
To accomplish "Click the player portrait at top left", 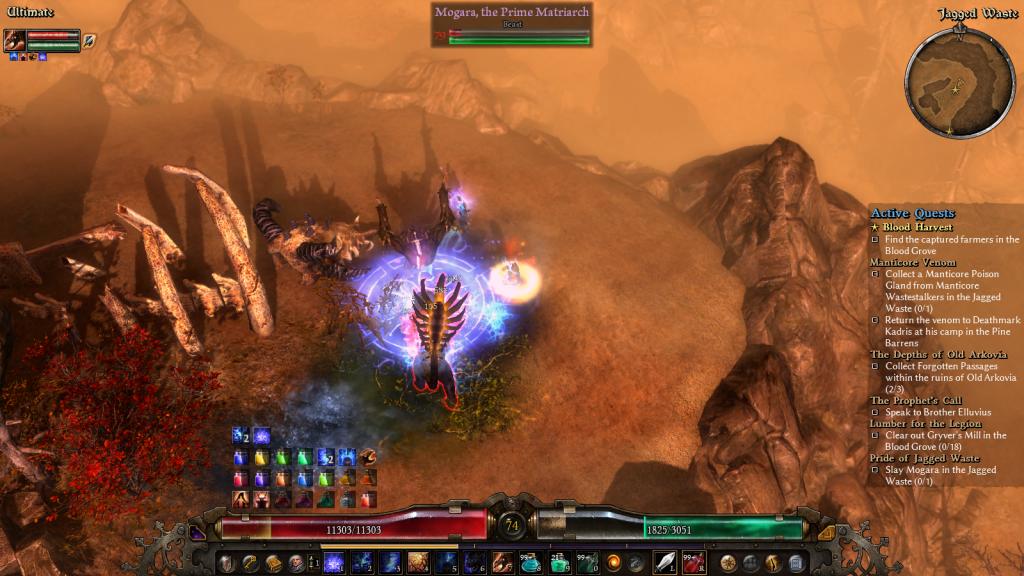I will click(15, 41).
